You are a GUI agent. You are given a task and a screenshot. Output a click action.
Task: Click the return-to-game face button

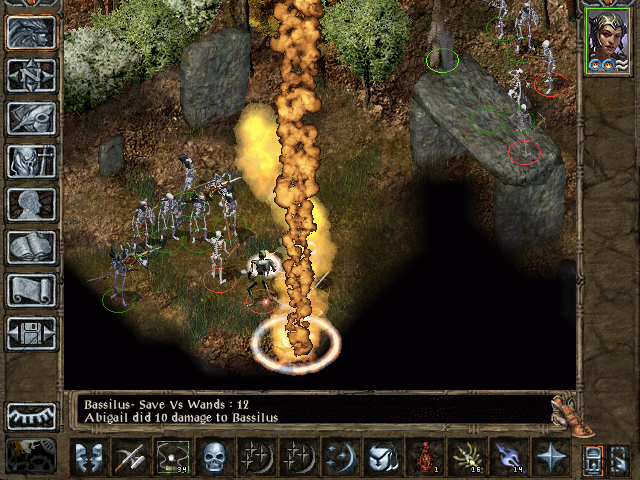(x=31, y=32)
